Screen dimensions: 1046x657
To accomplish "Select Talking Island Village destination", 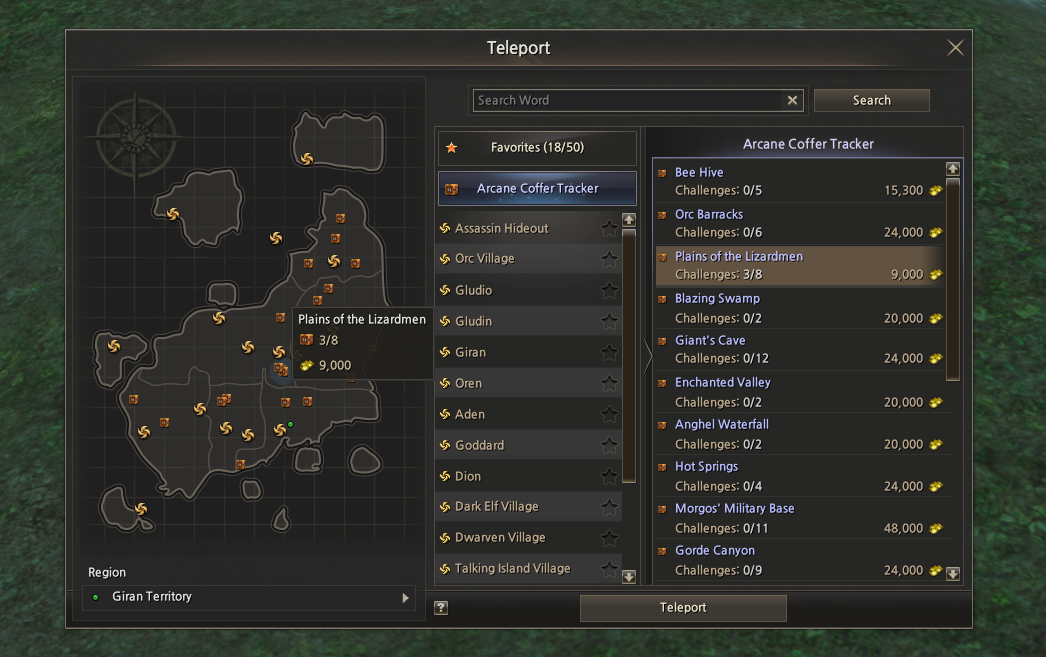I will tap(513, 568).
